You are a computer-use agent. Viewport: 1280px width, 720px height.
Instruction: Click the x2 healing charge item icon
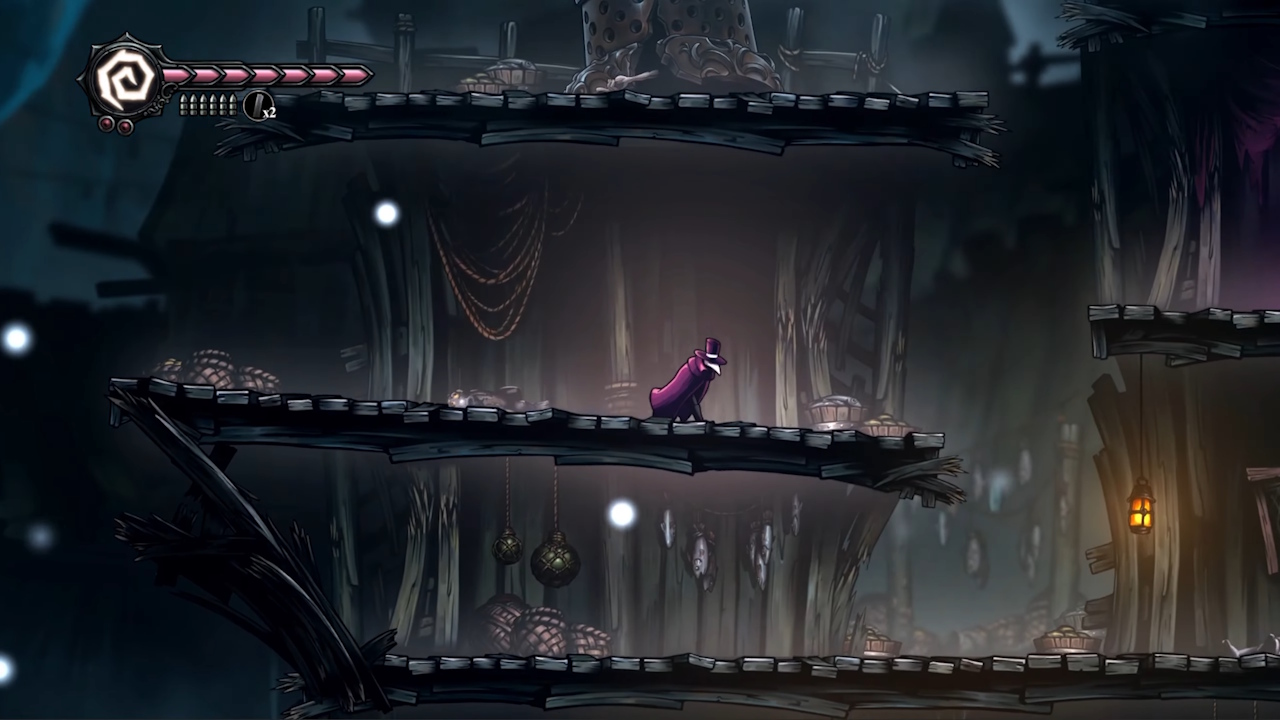(x=257, y=104)
